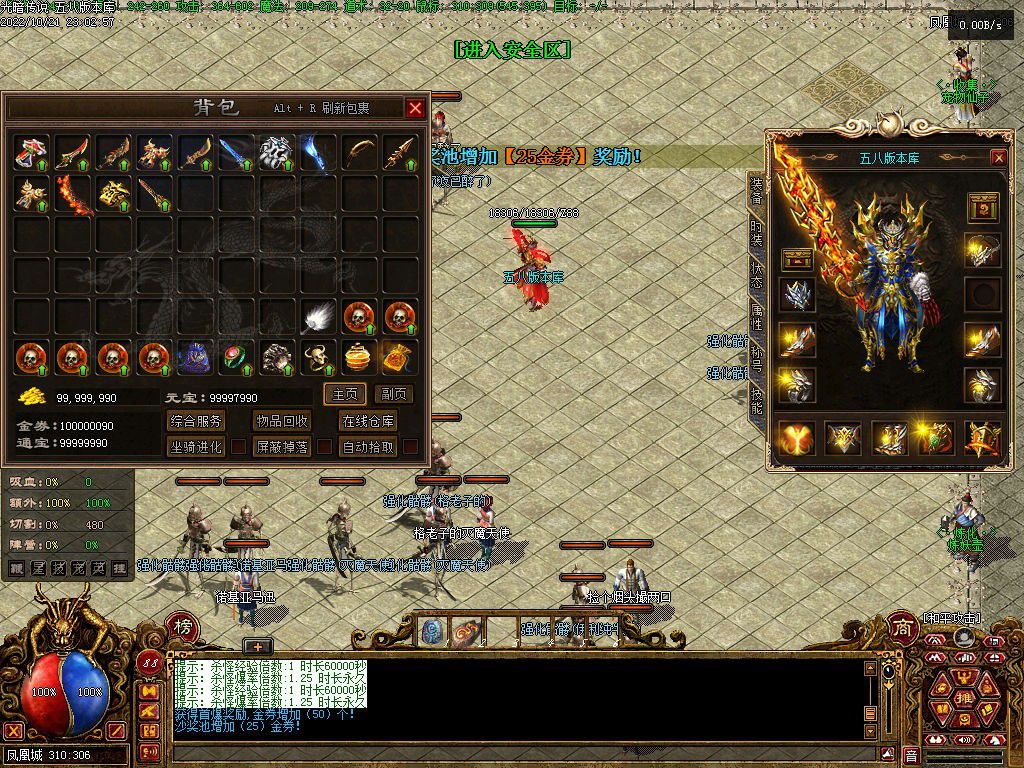The height and width of the screenshot is (768, 1024).
Task: Switch to the 时装 fashion tab
Action: tap(756, 234)
